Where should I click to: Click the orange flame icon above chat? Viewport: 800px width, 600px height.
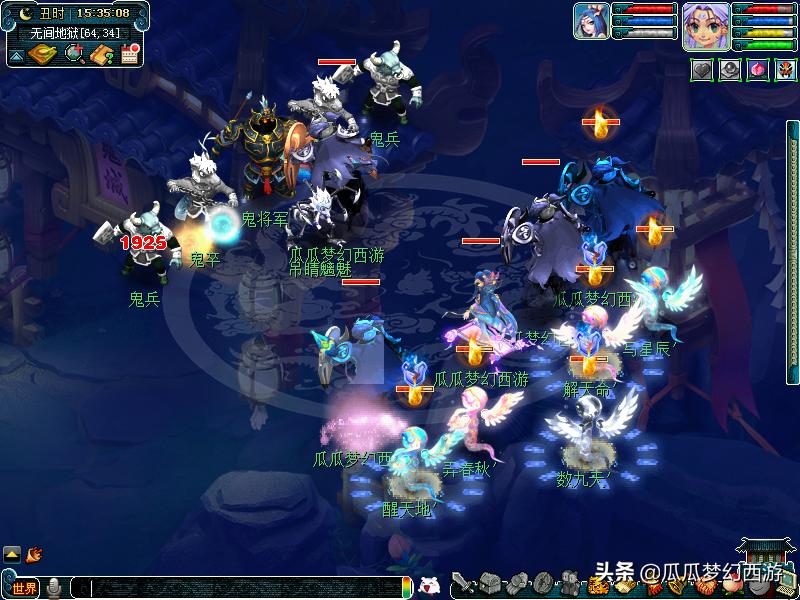tap(34, 552)
